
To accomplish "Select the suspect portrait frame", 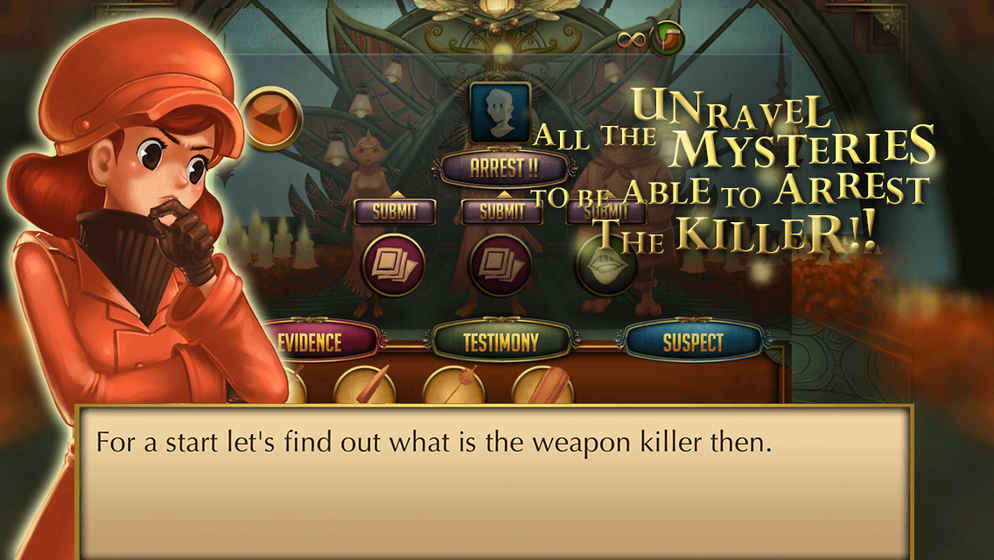I will click(500, 112).
